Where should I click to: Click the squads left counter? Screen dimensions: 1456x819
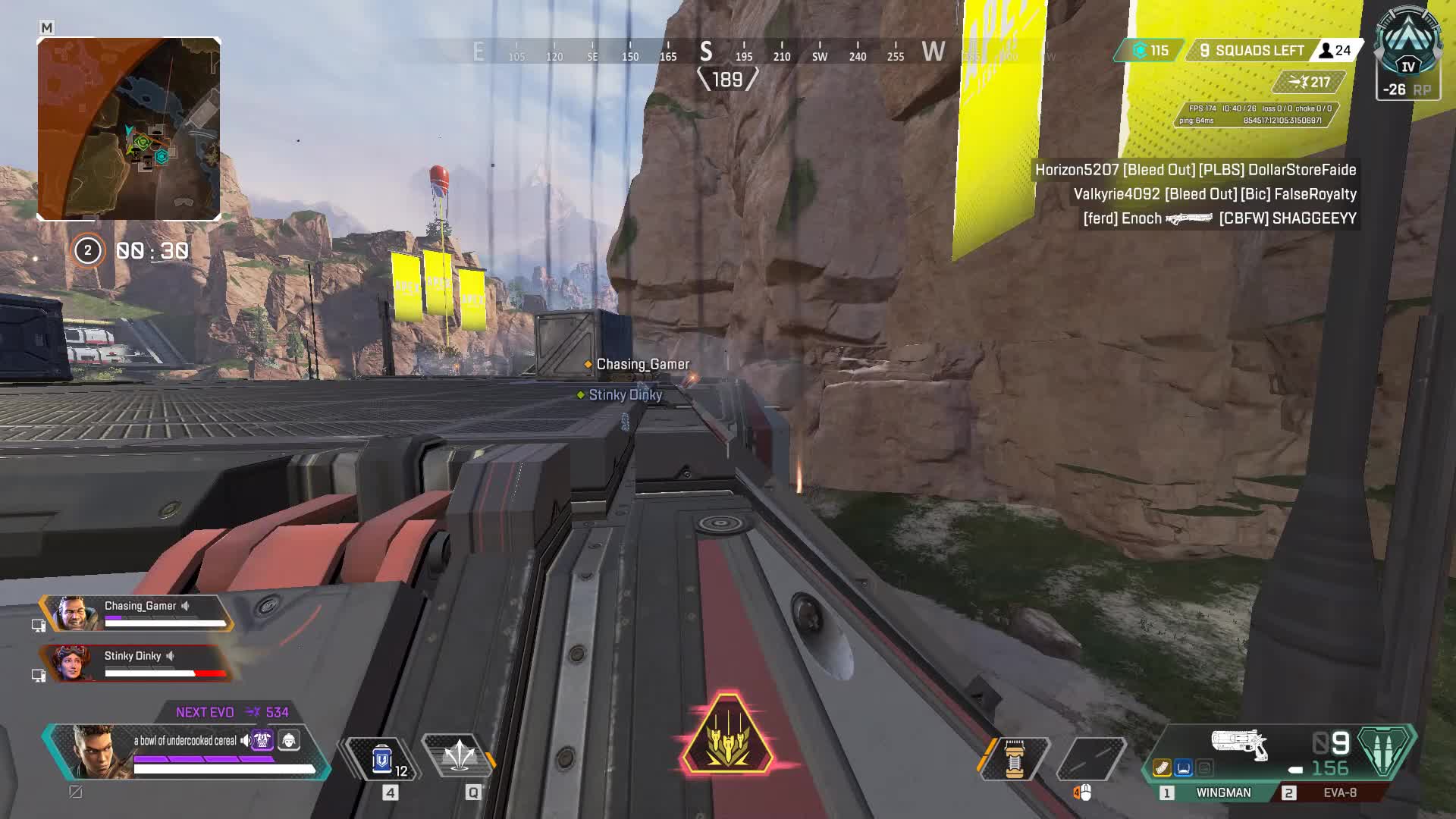point(1251,51)
